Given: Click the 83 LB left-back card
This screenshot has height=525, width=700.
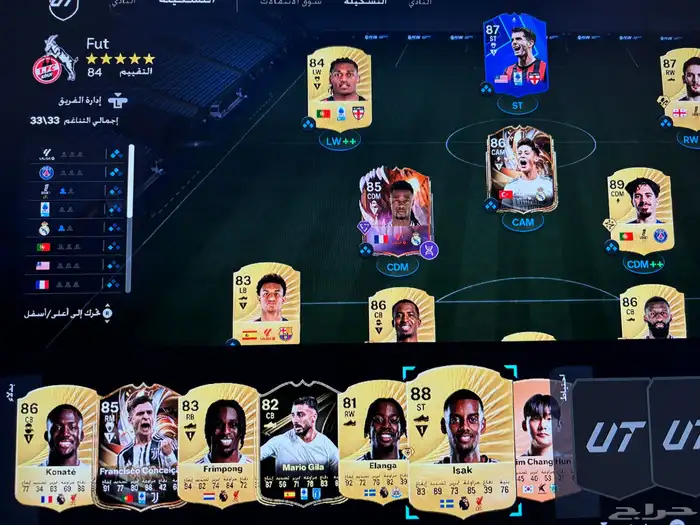Looking at the screenshot, I should [x=265, y=304].
